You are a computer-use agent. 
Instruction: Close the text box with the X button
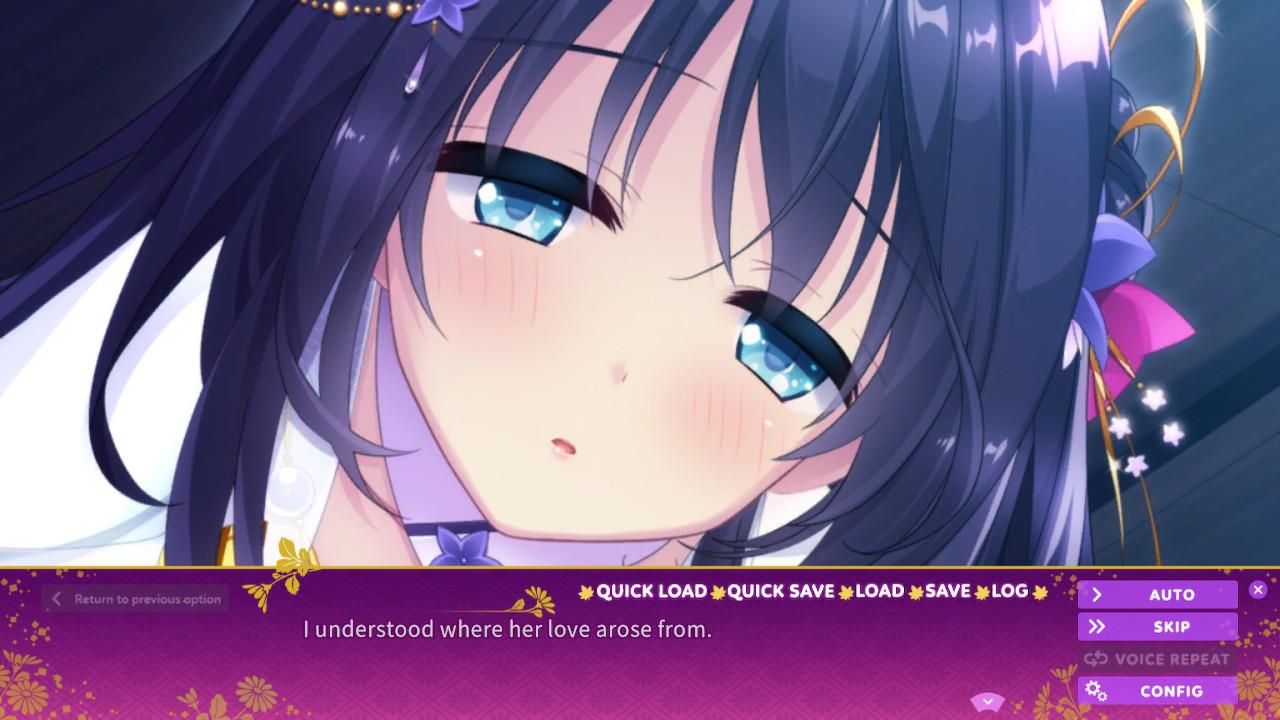tap(1258, 590)
